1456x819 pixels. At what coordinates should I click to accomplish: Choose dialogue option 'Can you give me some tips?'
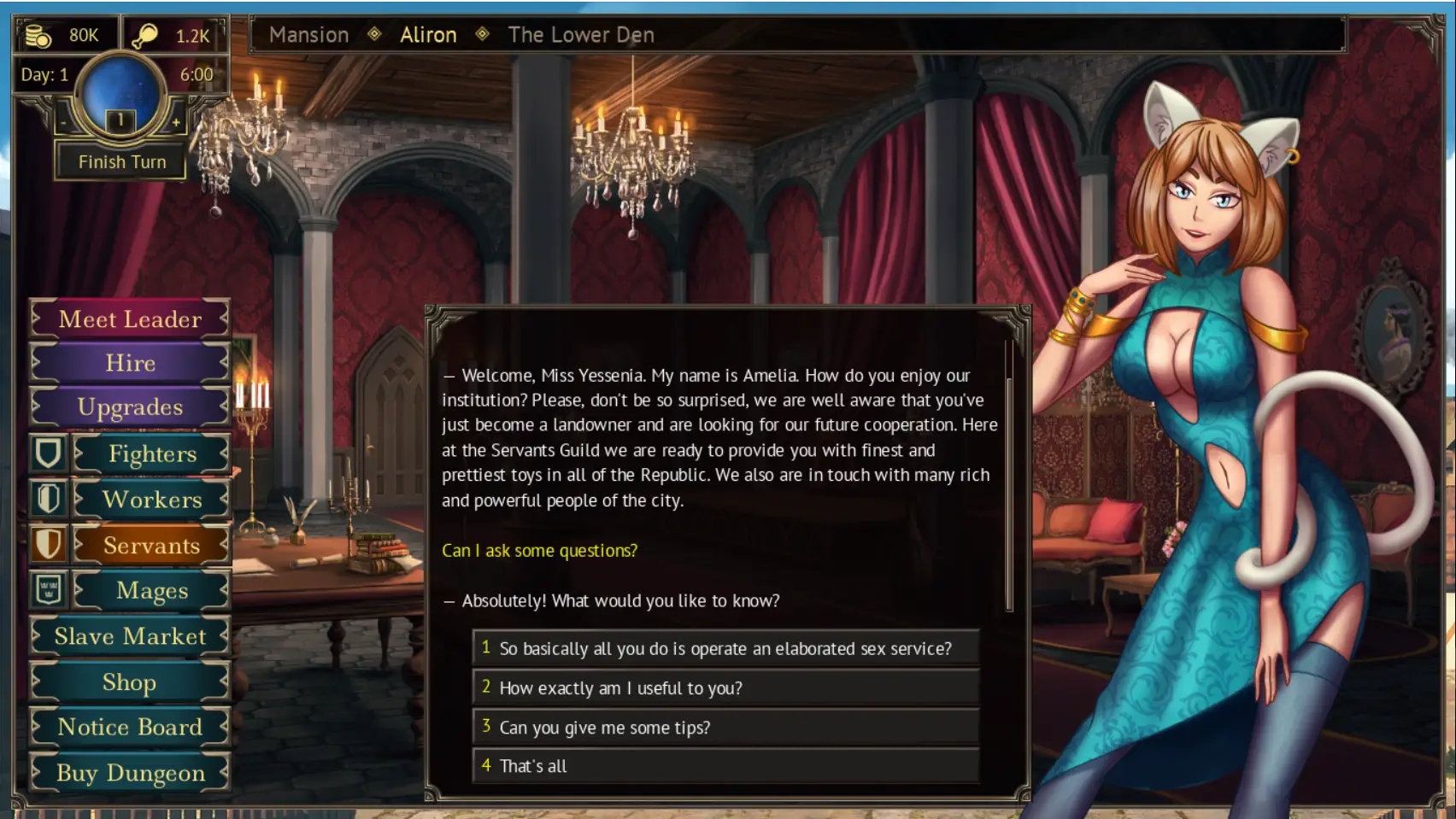pyautogui.click(x=604, y=727)
